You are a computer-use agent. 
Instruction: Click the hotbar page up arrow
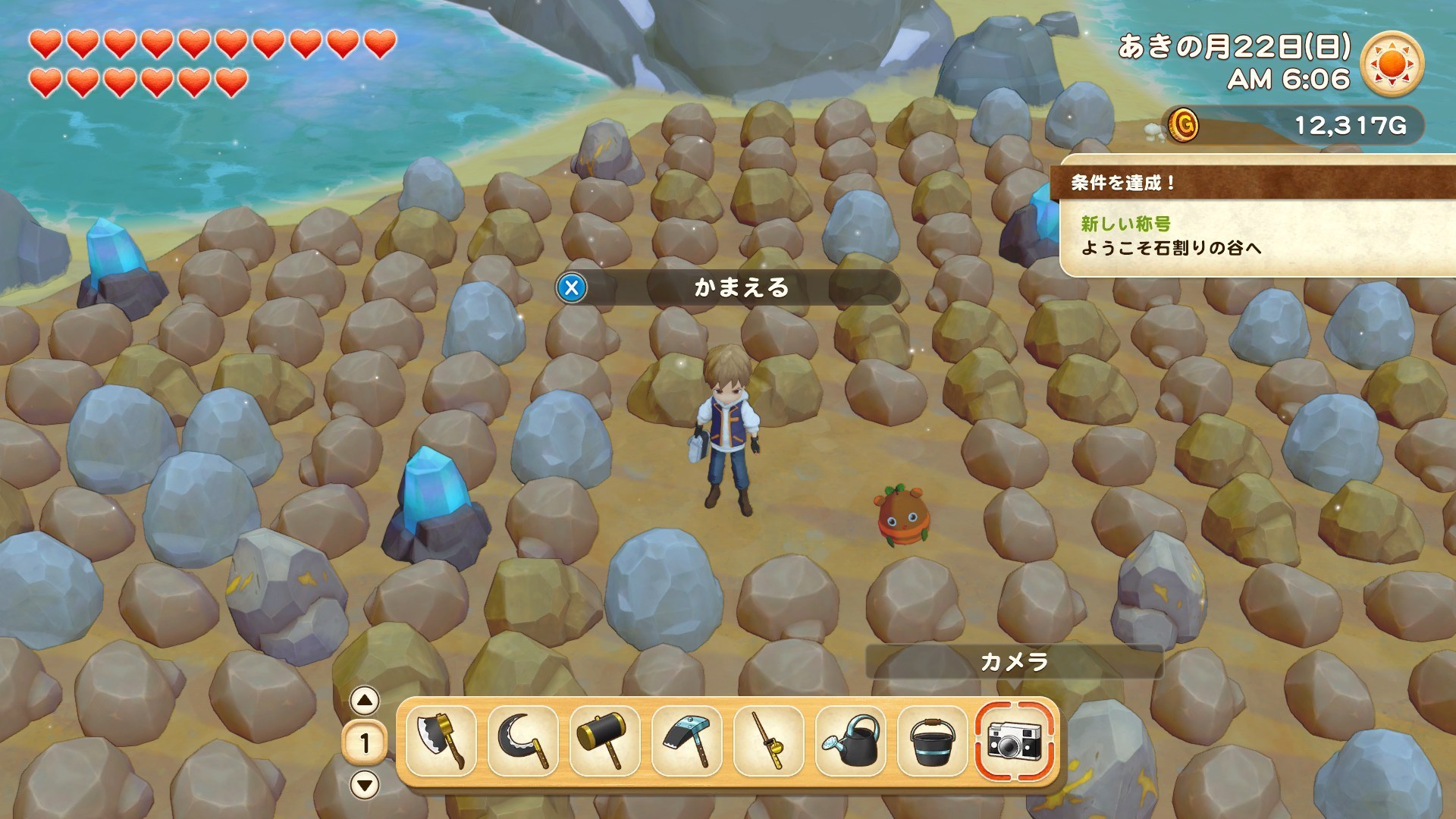[x=365, y=701]
